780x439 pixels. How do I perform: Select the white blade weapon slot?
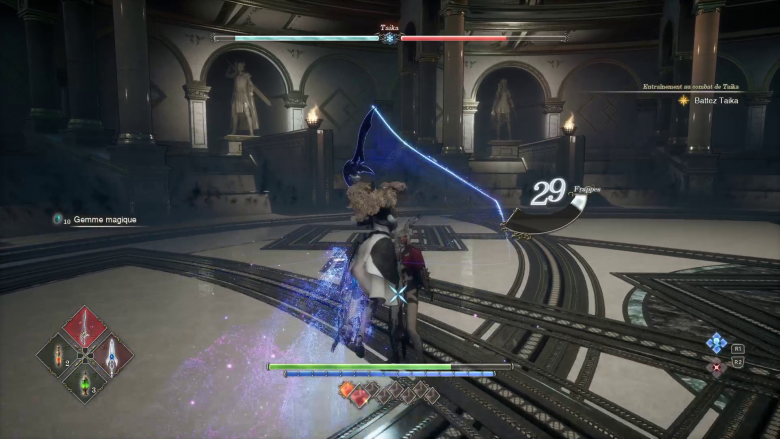[112, 354]
